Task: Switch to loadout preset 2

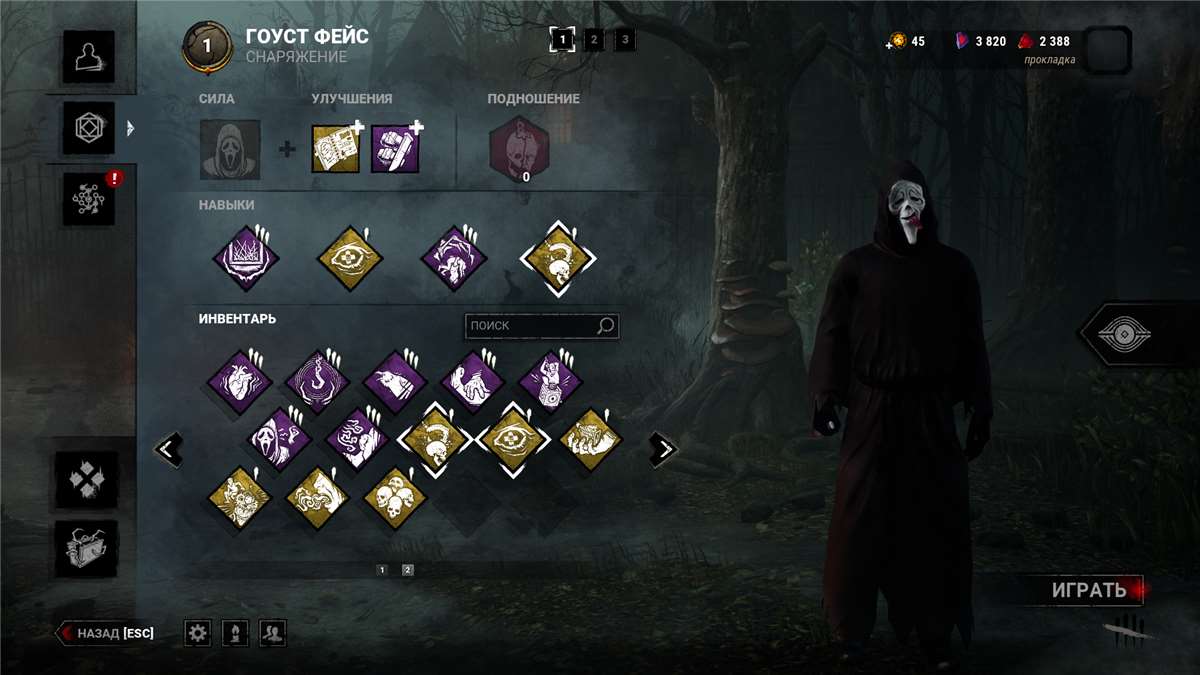Action: [x=593, y=40]
